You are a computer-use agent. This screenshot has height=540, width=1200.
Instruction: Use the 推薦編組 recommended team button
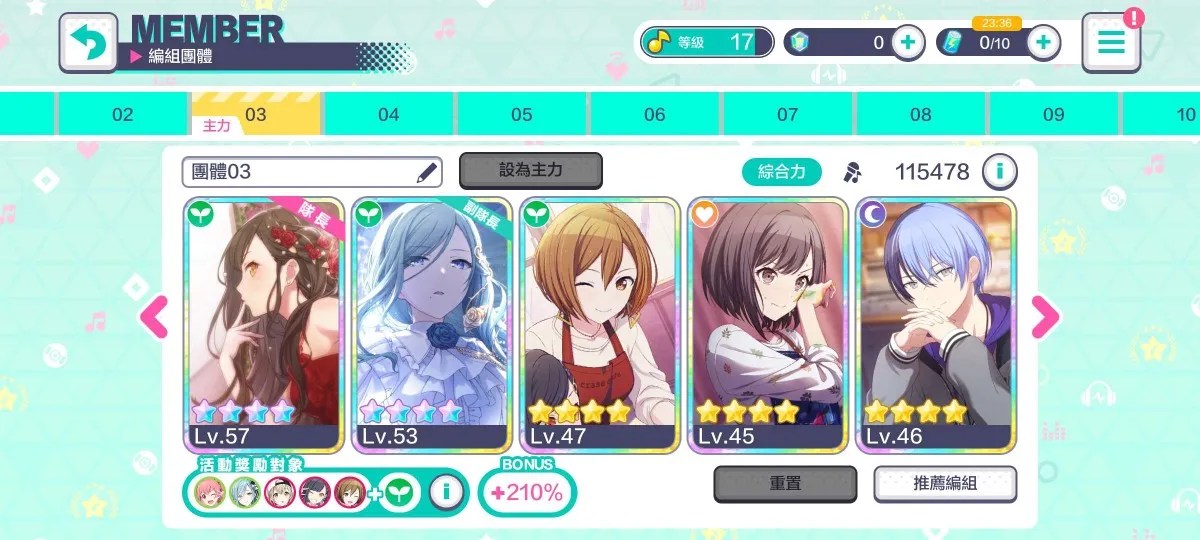point(945,484)
